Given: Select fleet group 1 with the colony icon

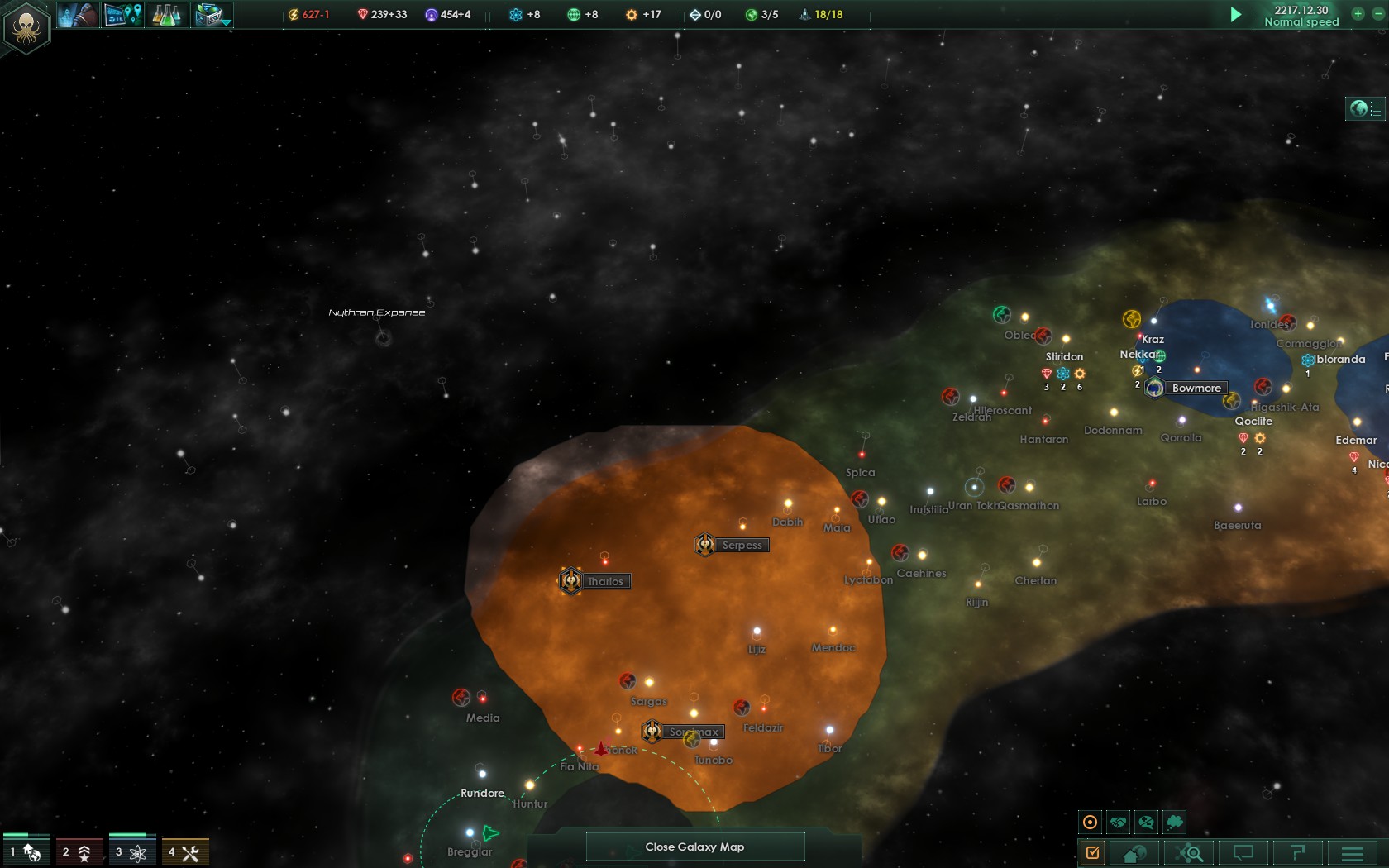Looking at the screenshot, I should click(26, 852).
